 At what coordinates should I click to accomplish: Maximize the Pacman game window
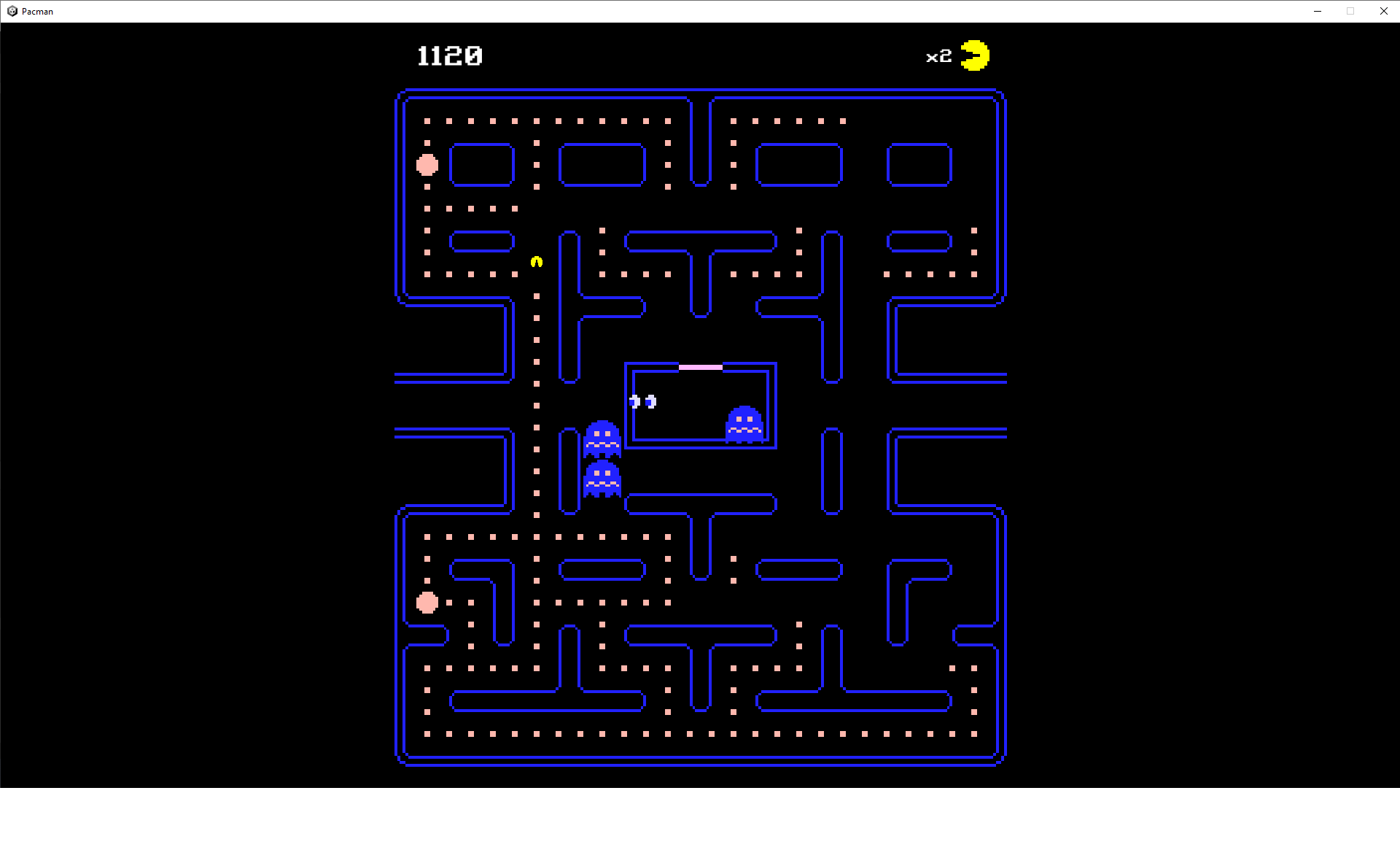pos(1350,11)
